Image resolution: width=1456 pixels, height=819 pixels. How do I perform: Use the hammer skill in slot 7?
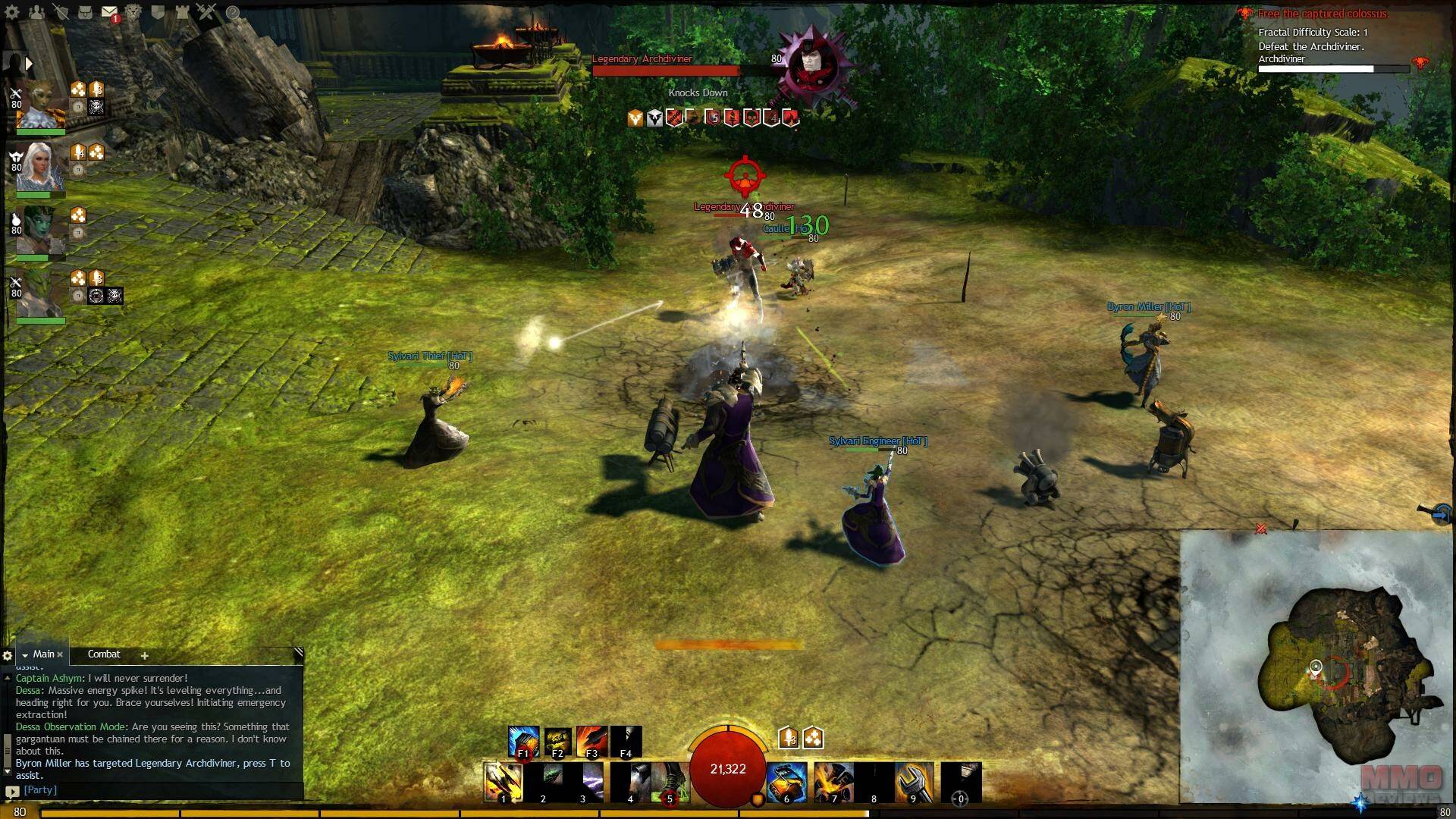833,782
